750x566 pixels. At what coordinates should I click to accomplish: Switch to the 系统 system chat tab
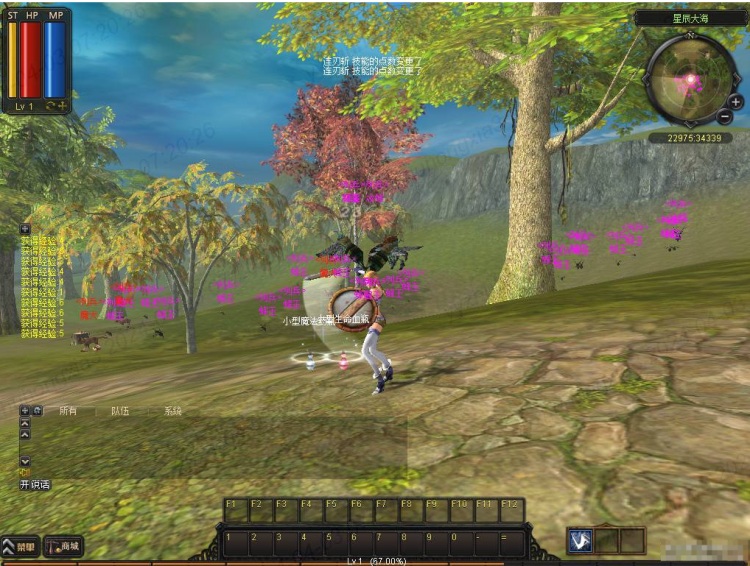[173, 411]
